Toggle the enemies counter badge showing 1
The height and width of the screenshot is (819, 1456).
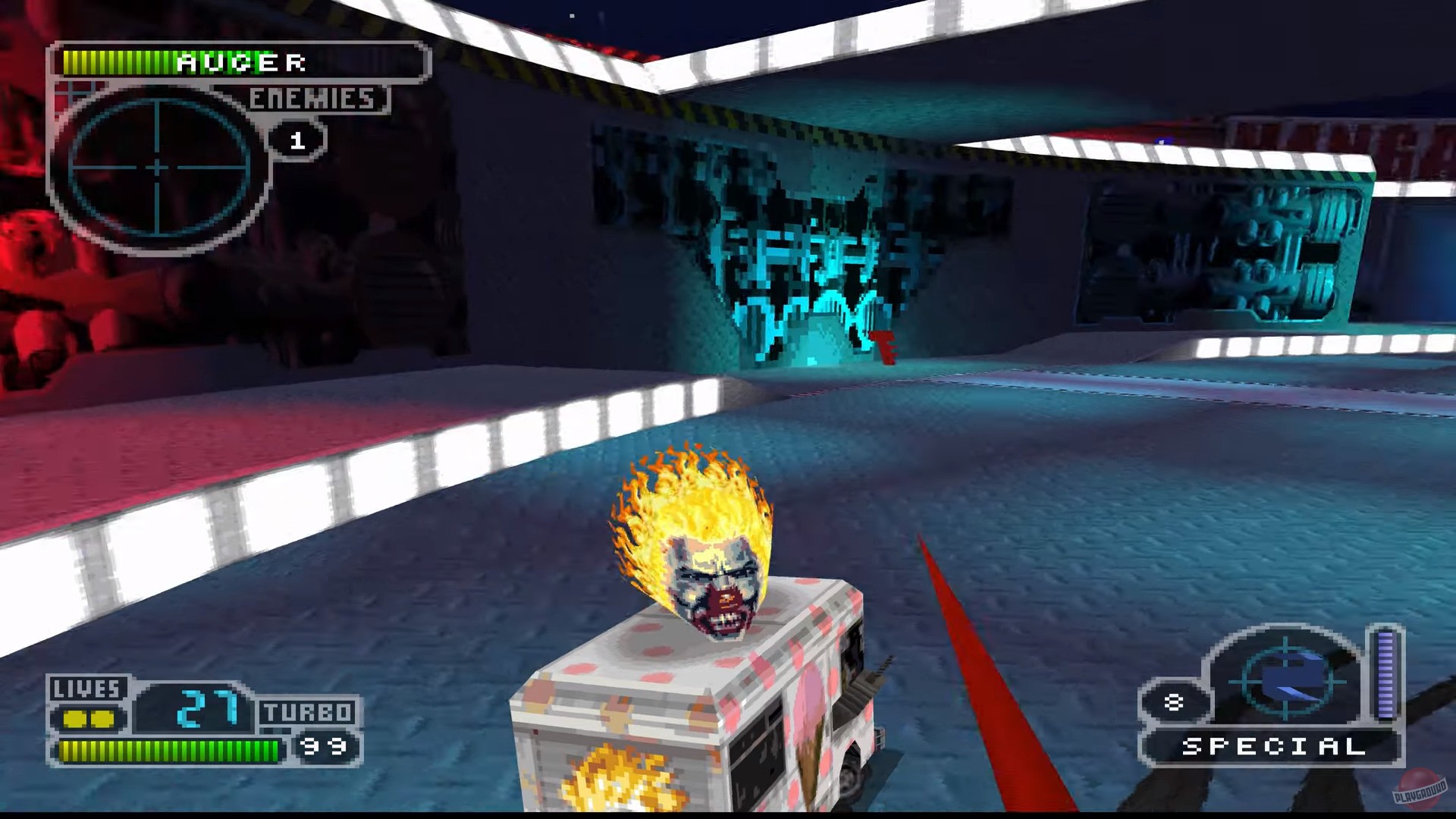tap(297, 140)
